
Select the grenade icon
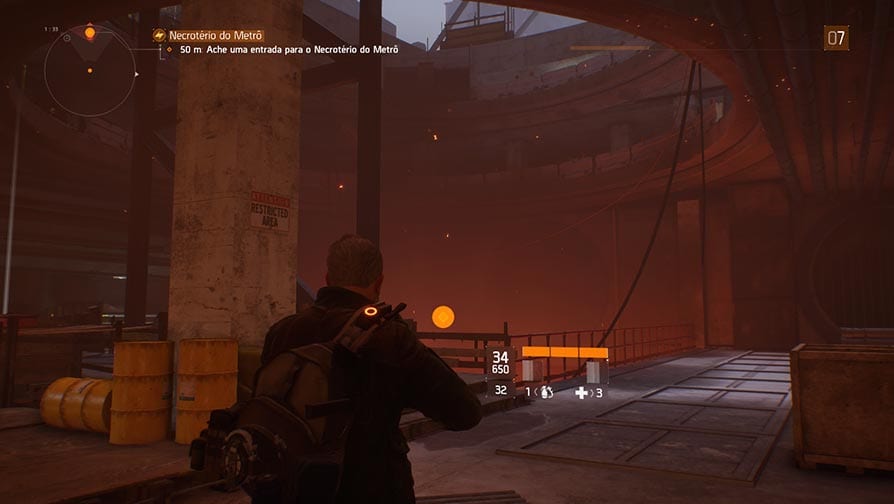point(547,393)
